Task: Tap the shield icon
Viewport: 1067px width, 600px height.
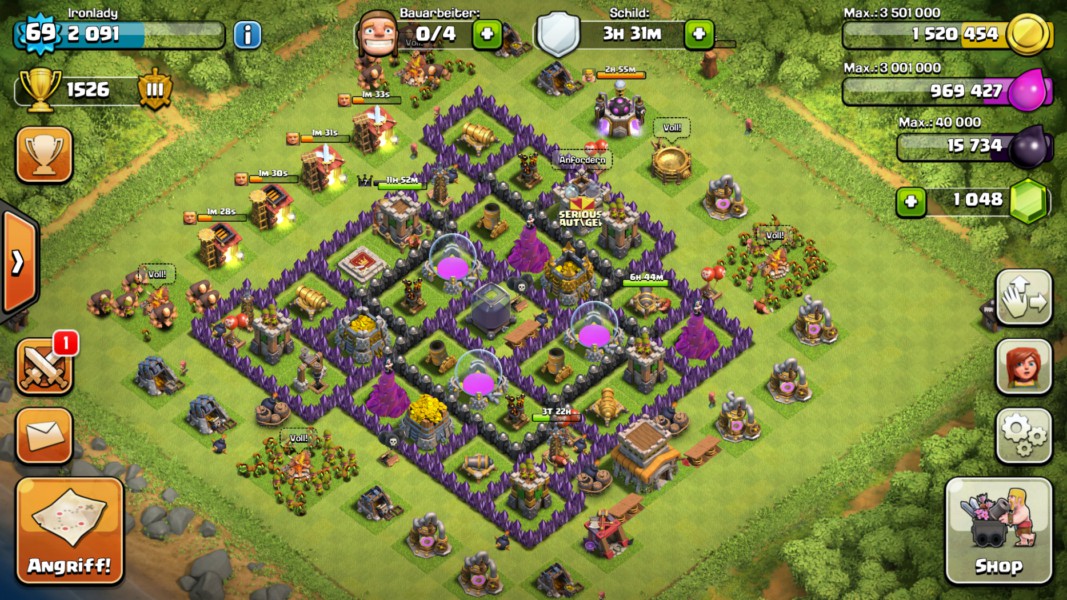Action: 558,35
